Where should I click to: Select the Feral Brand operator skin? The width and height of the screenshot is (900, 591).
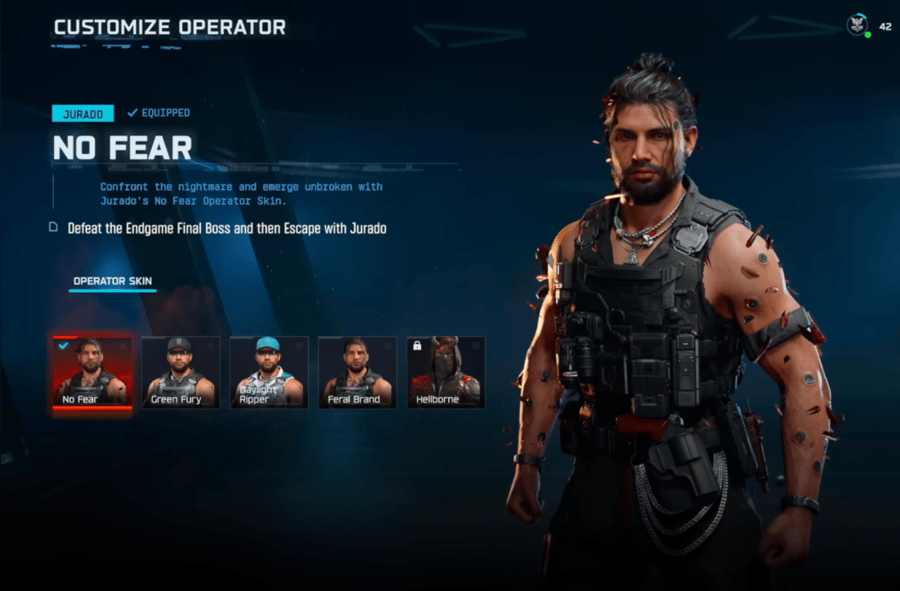(x=357, y=372)
